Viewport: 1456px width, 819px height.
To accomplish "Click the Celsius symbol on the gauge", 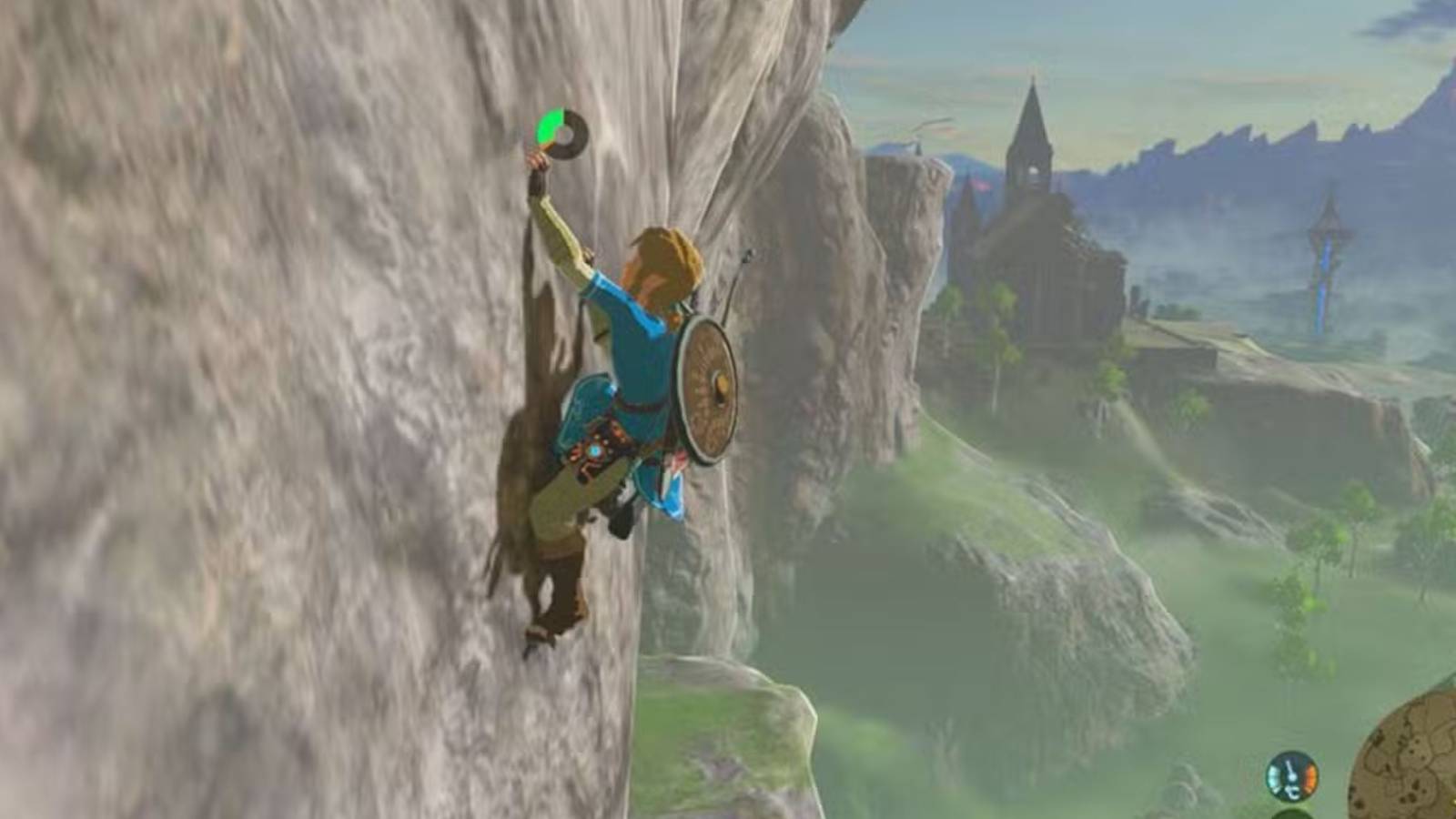I will [1293, 794].
